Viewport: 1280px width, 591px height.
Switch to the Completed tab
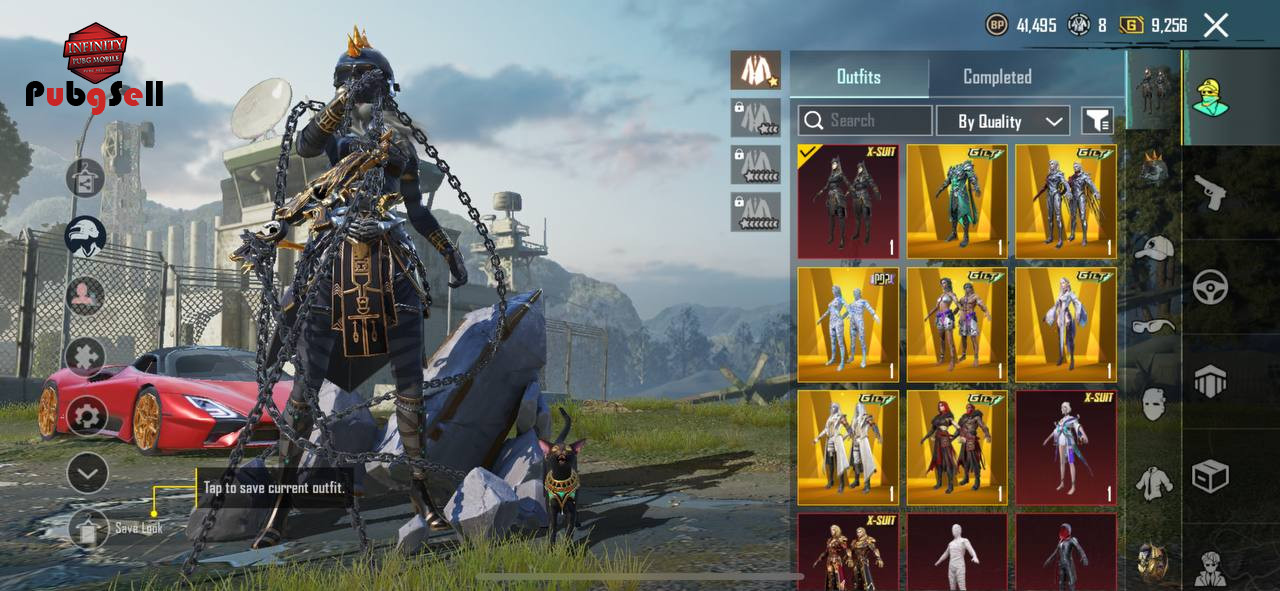coord(996,77)
